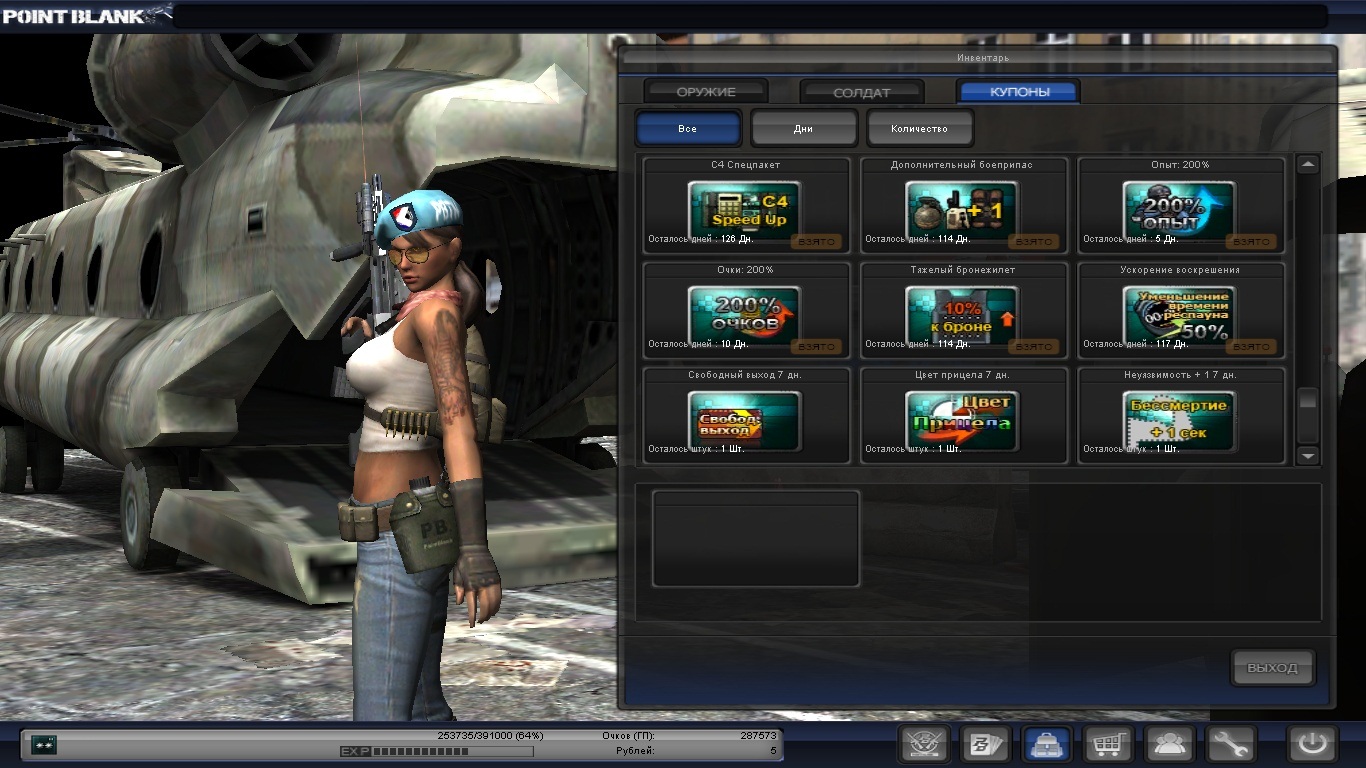
Task: Click the power icon to quit
Action: (x=1312, y=744)
